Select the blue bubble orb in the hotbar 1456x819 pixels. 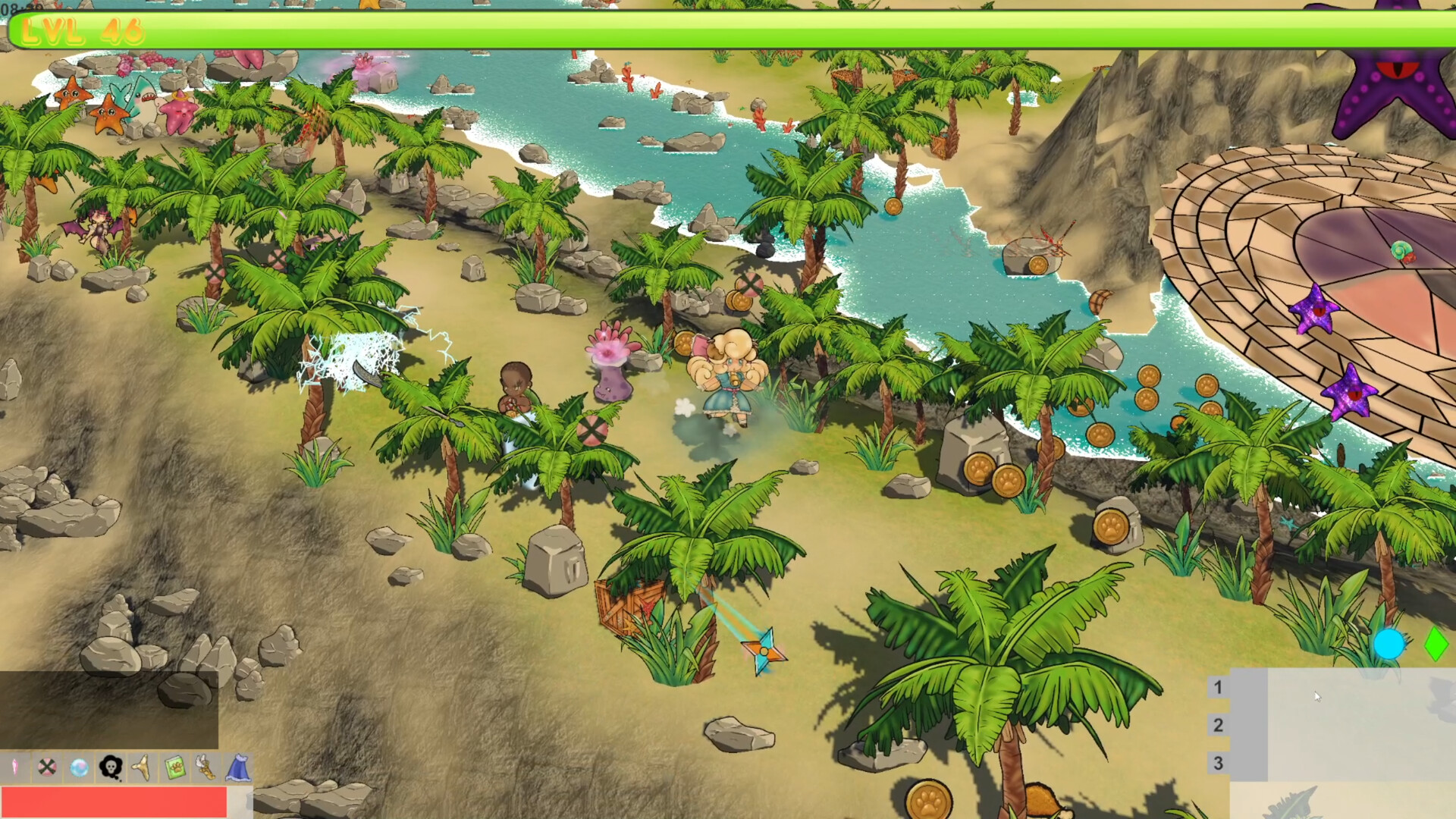pyautogui.click(x=78, y=767)
